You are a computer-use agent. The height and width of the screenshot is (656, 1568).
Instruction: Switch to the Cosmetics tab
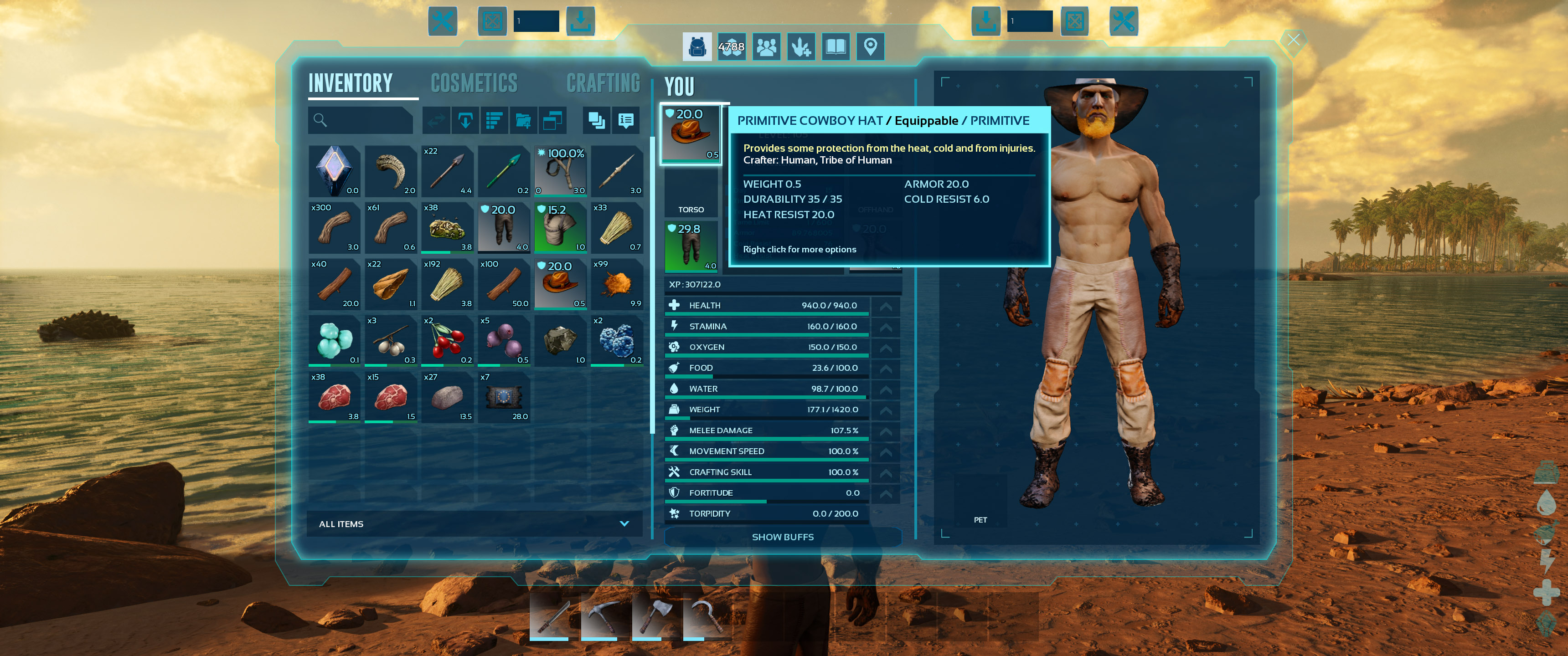474,83
